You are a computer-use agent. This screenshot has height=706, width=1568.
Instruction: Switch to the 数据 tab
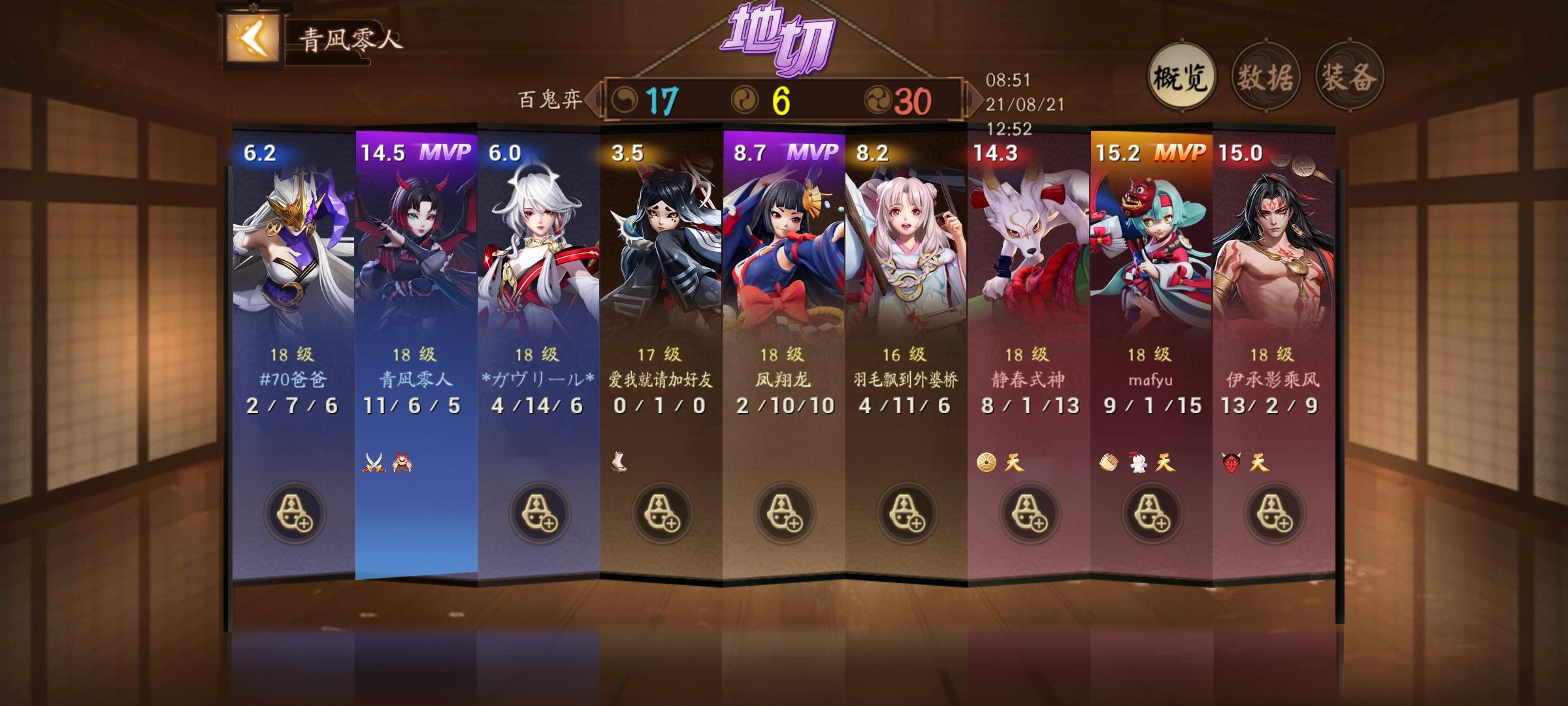click(x=1266, y=76)
